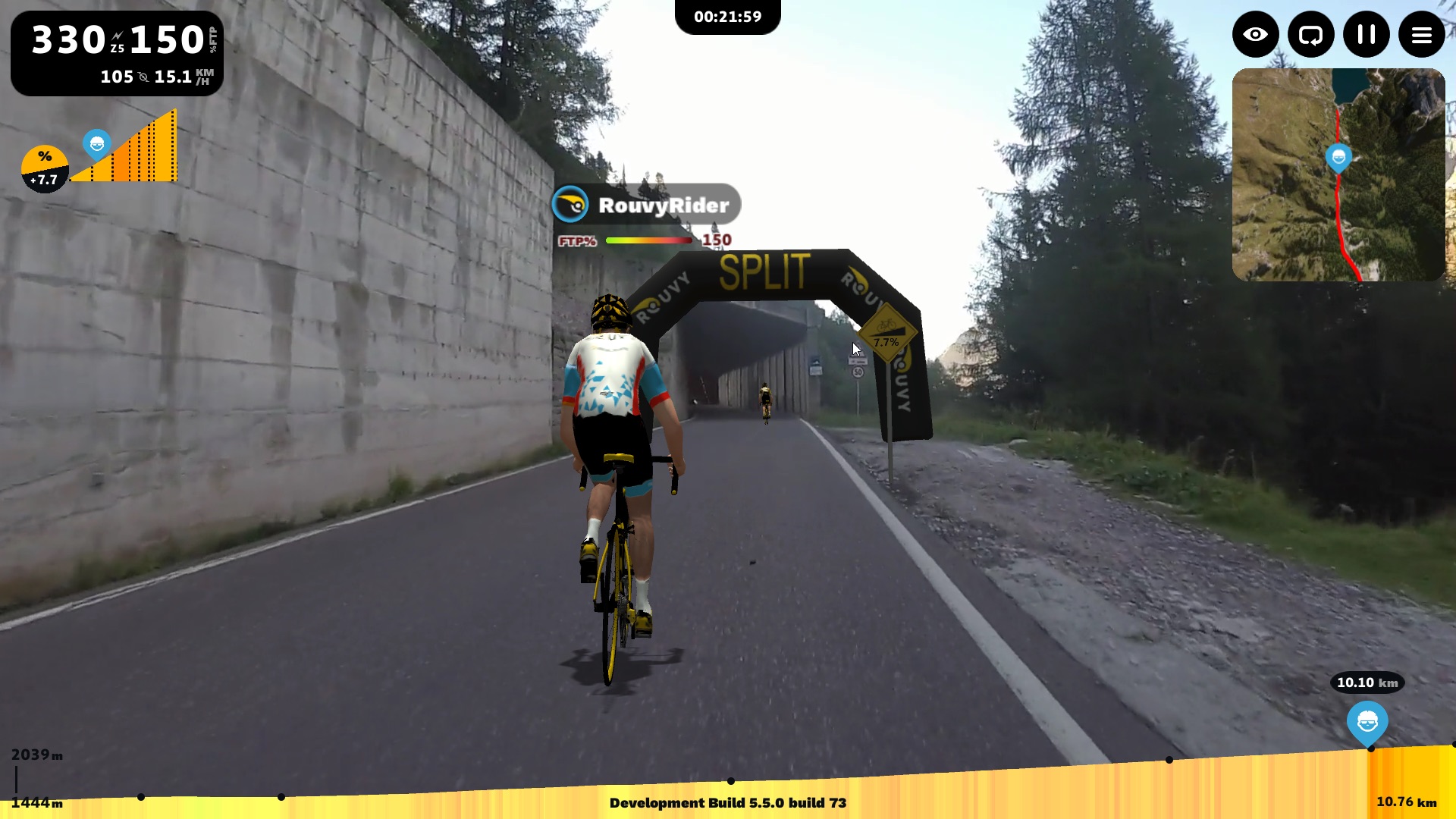Click the pause ride icon
This screenshot has width=1456, height=819.
pyautogui.click(x=1367, y=34)
